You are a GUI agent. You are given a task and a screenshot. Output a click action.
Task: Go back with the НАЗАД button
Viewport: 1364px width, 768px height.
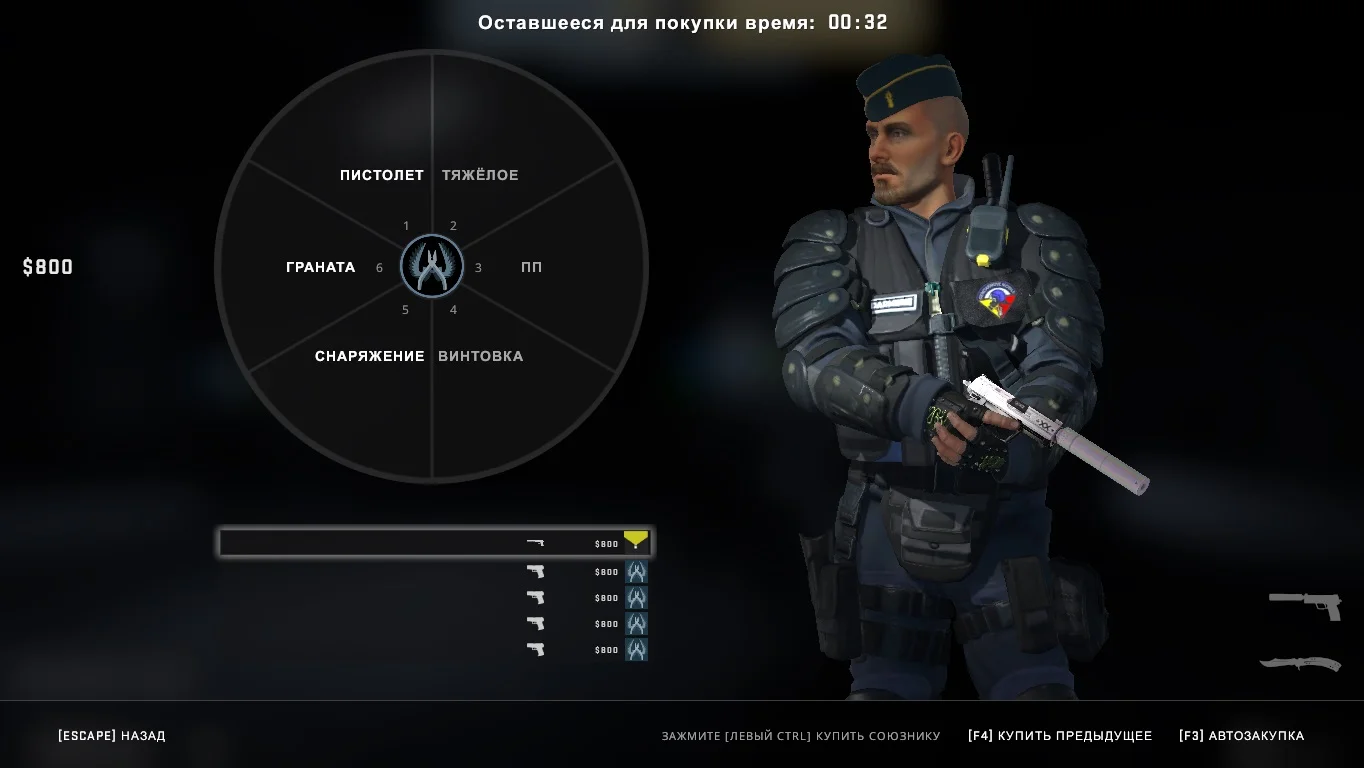(112, 736)
